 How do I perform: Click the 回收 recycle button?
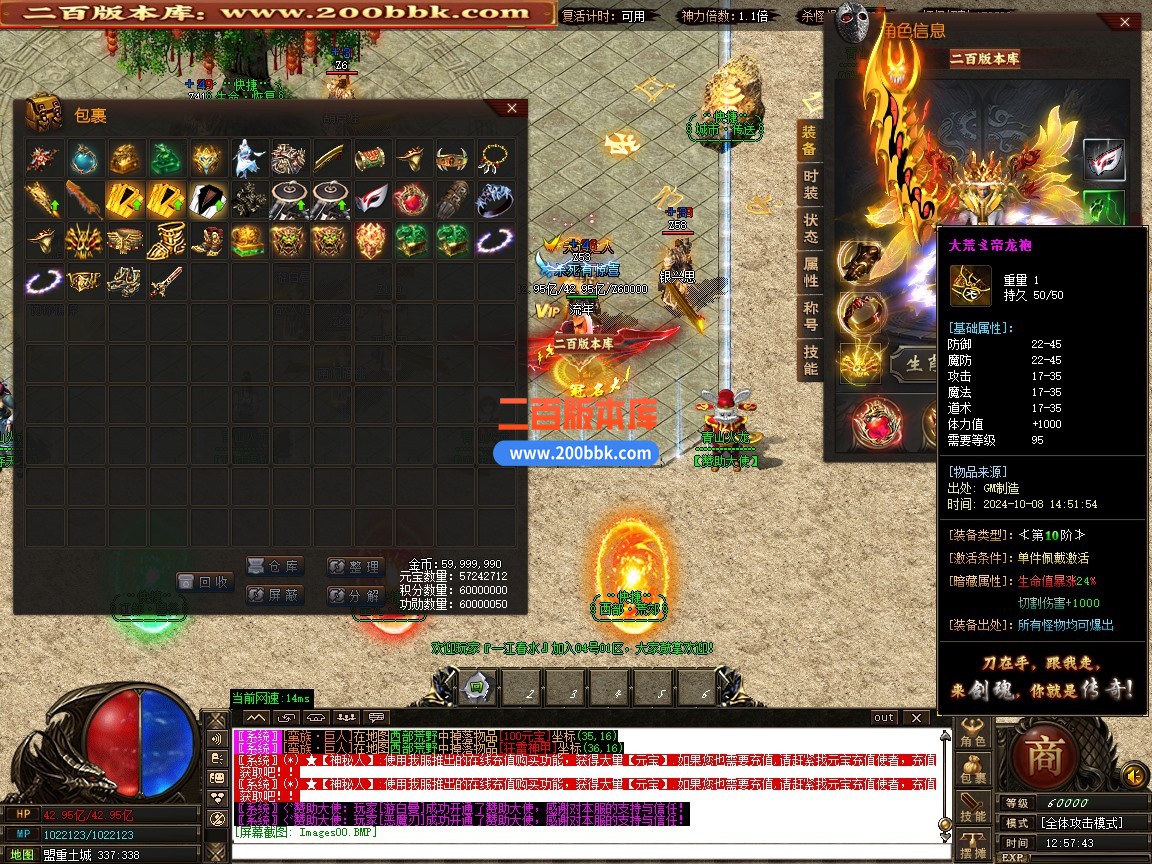click(204, 581)
